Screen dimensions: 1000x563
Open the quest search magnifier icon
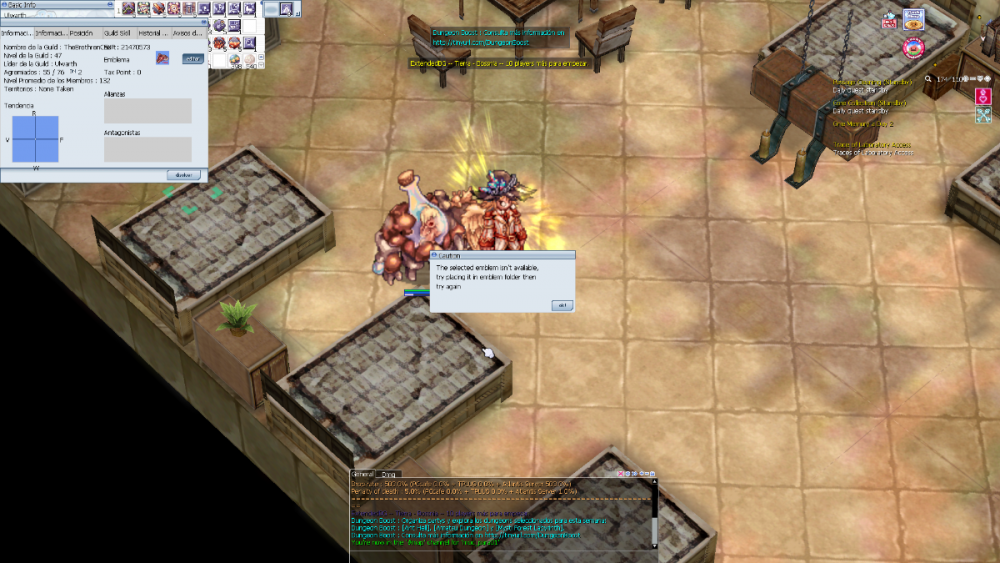929,78
